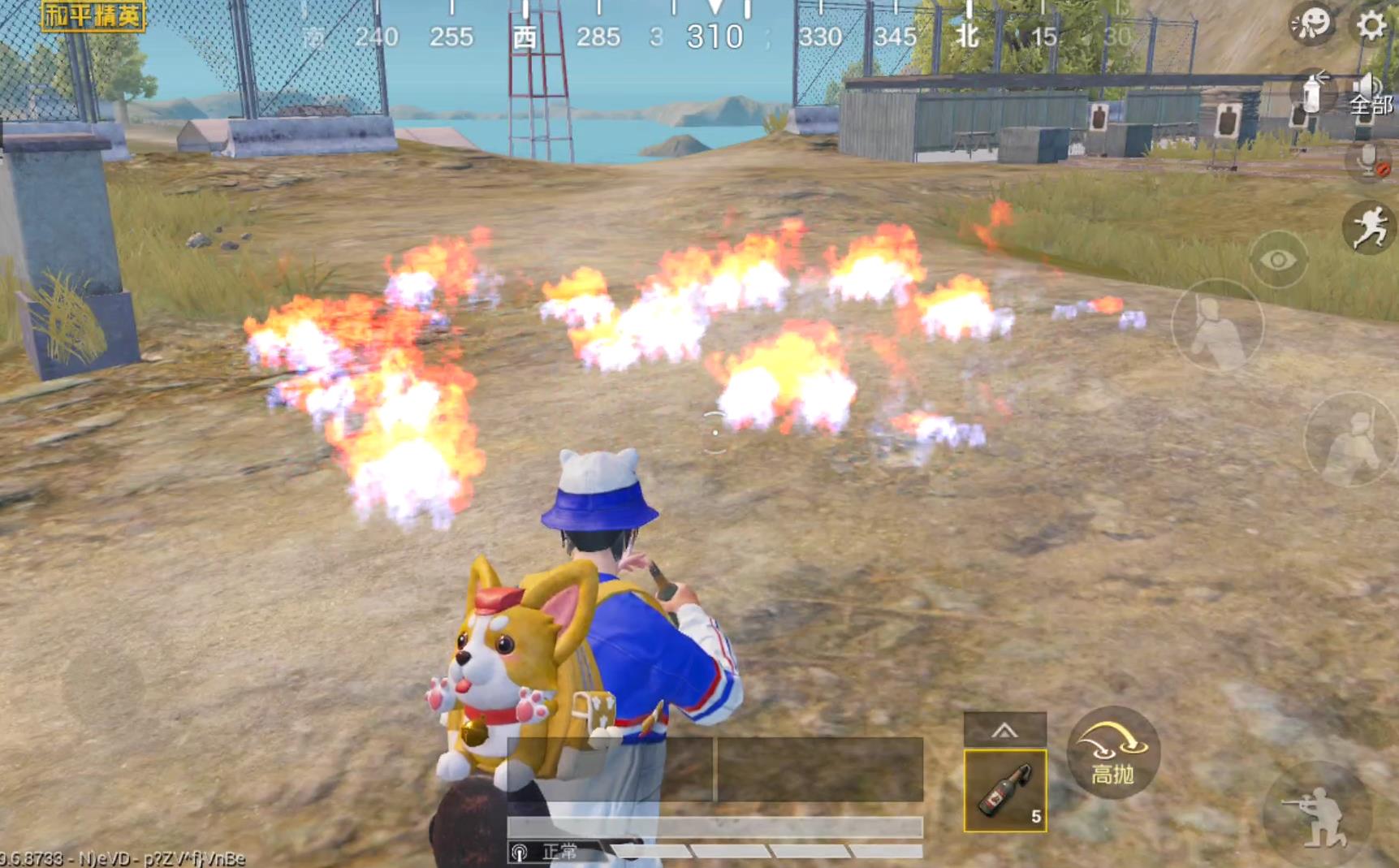Tap the running figure icon
This screenshot has height=868, width=1399.
point(1370,227)
